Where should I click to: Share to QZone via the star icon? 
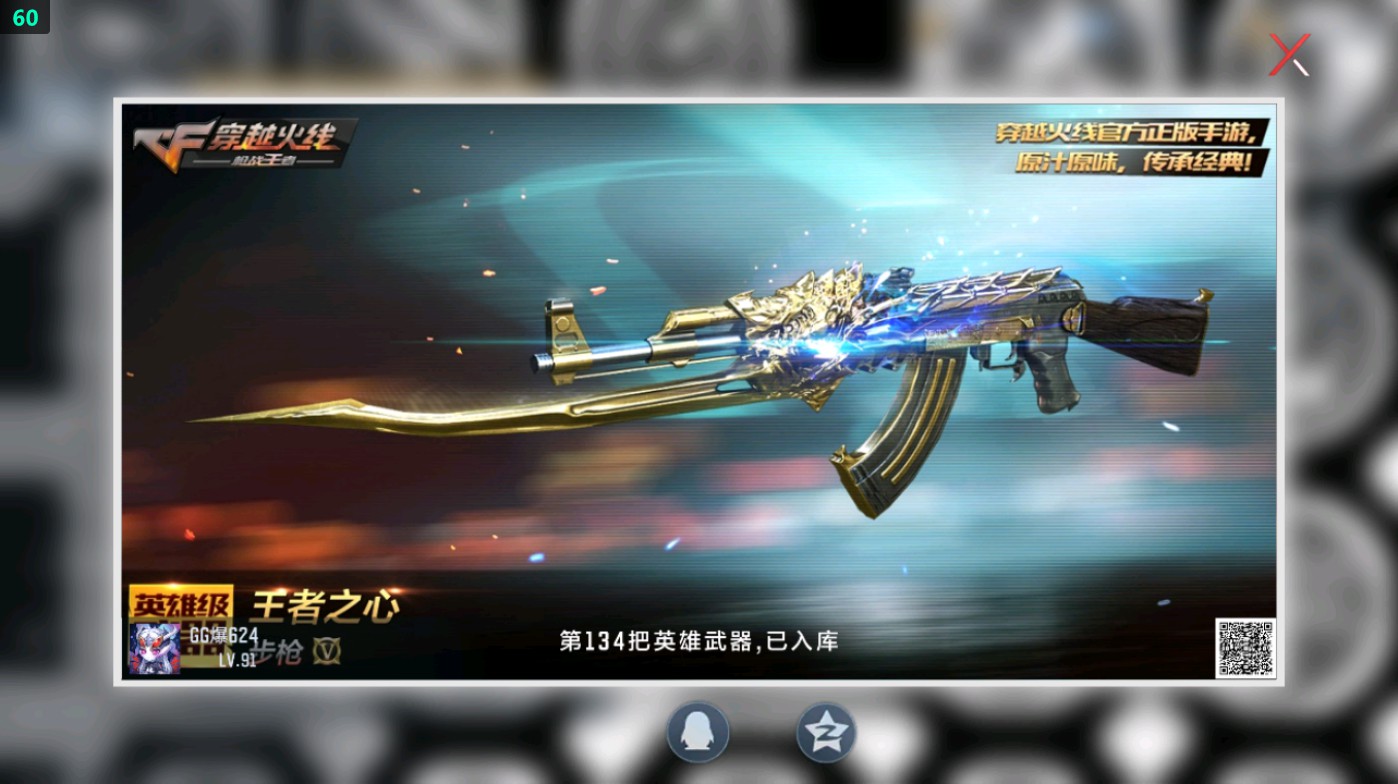825,733
